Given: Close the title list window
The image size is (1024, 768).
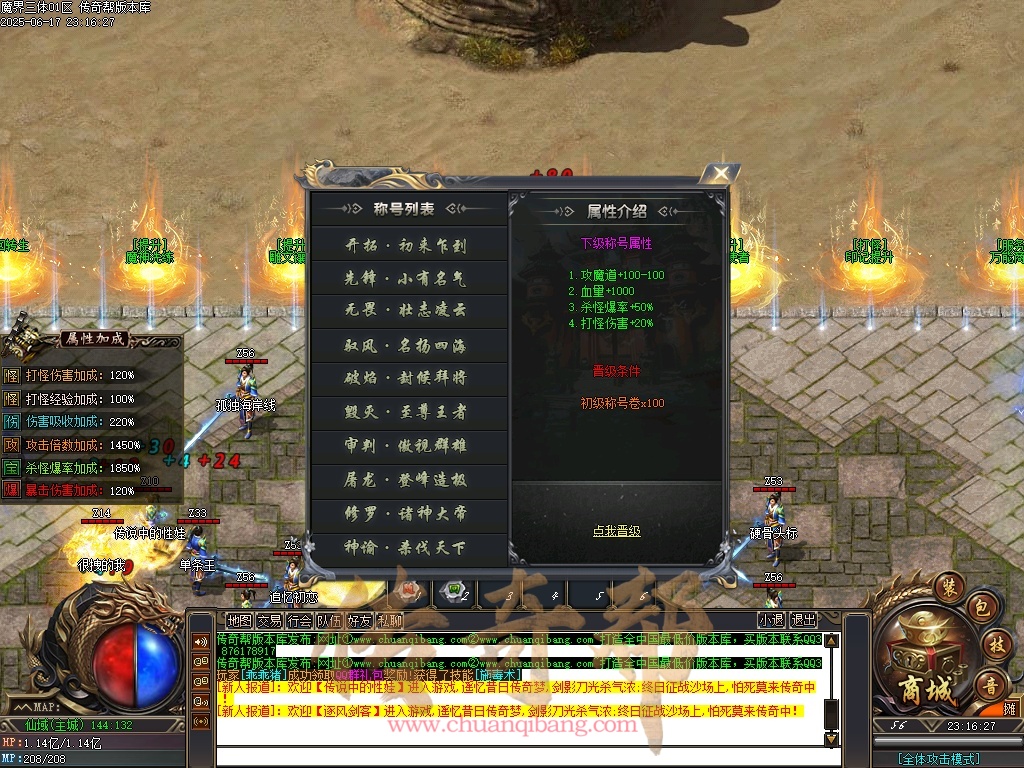Looking at the screenshot, I should [x=719, y=175].
